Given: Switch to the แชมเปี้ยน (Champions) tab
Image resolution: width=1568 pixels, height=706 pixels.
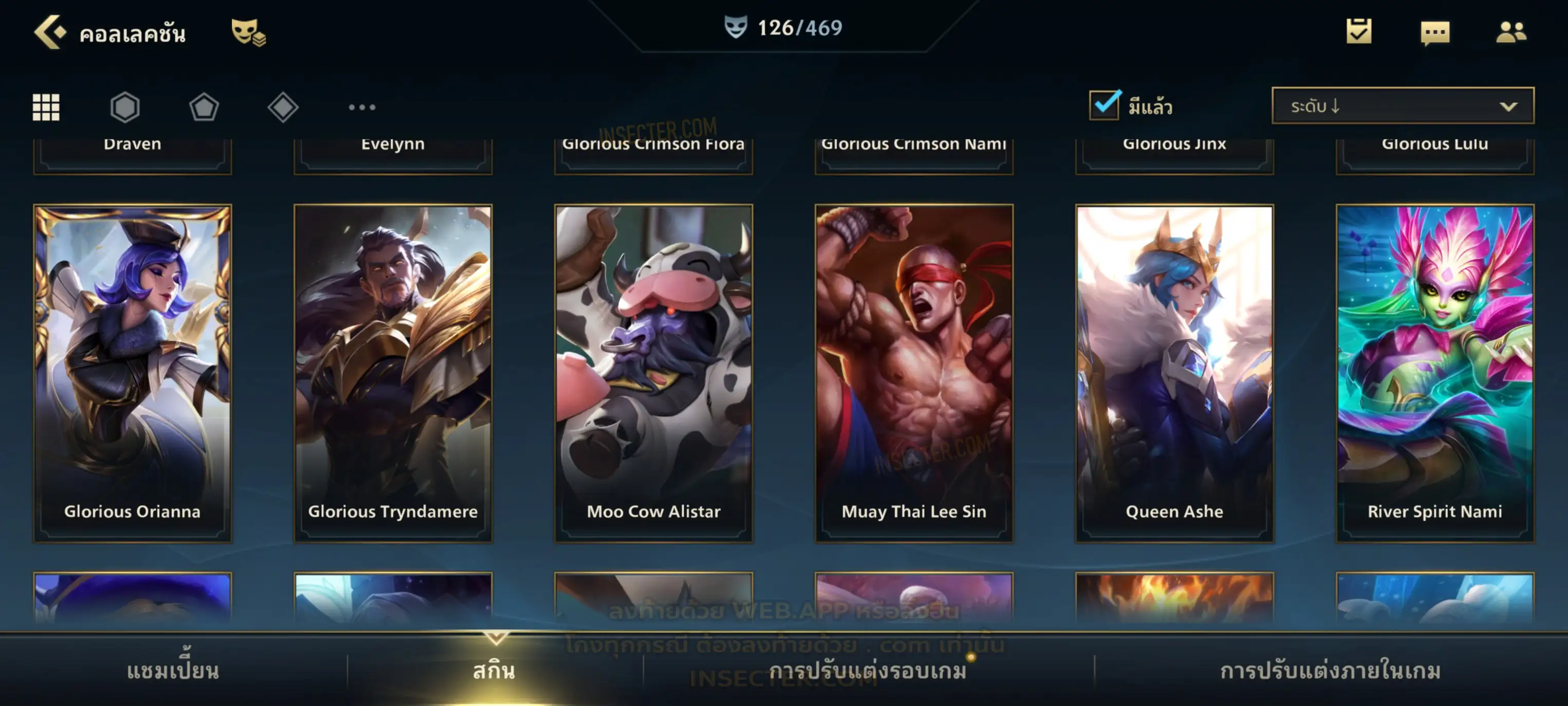Looking at the screenshot, I should point(173,671).
